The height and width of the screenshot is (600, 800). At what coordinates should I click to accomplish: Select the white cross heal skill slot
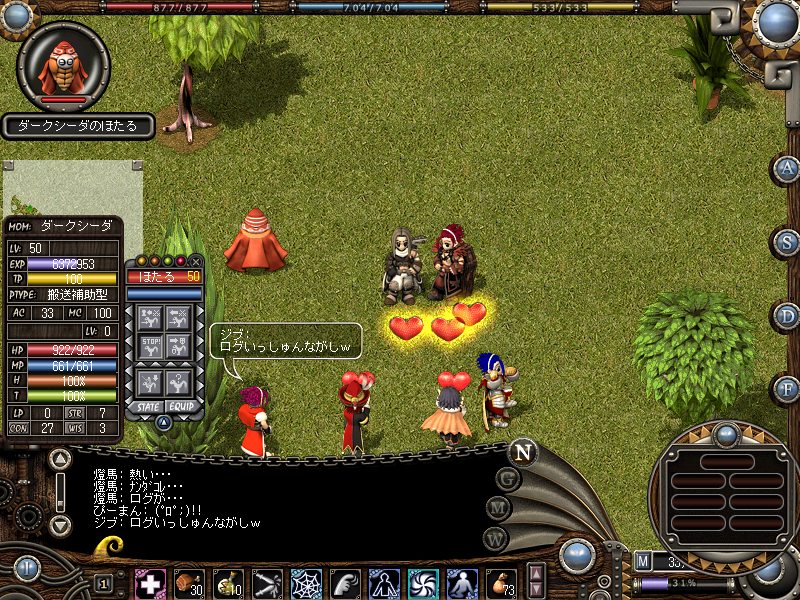(150, 582)
